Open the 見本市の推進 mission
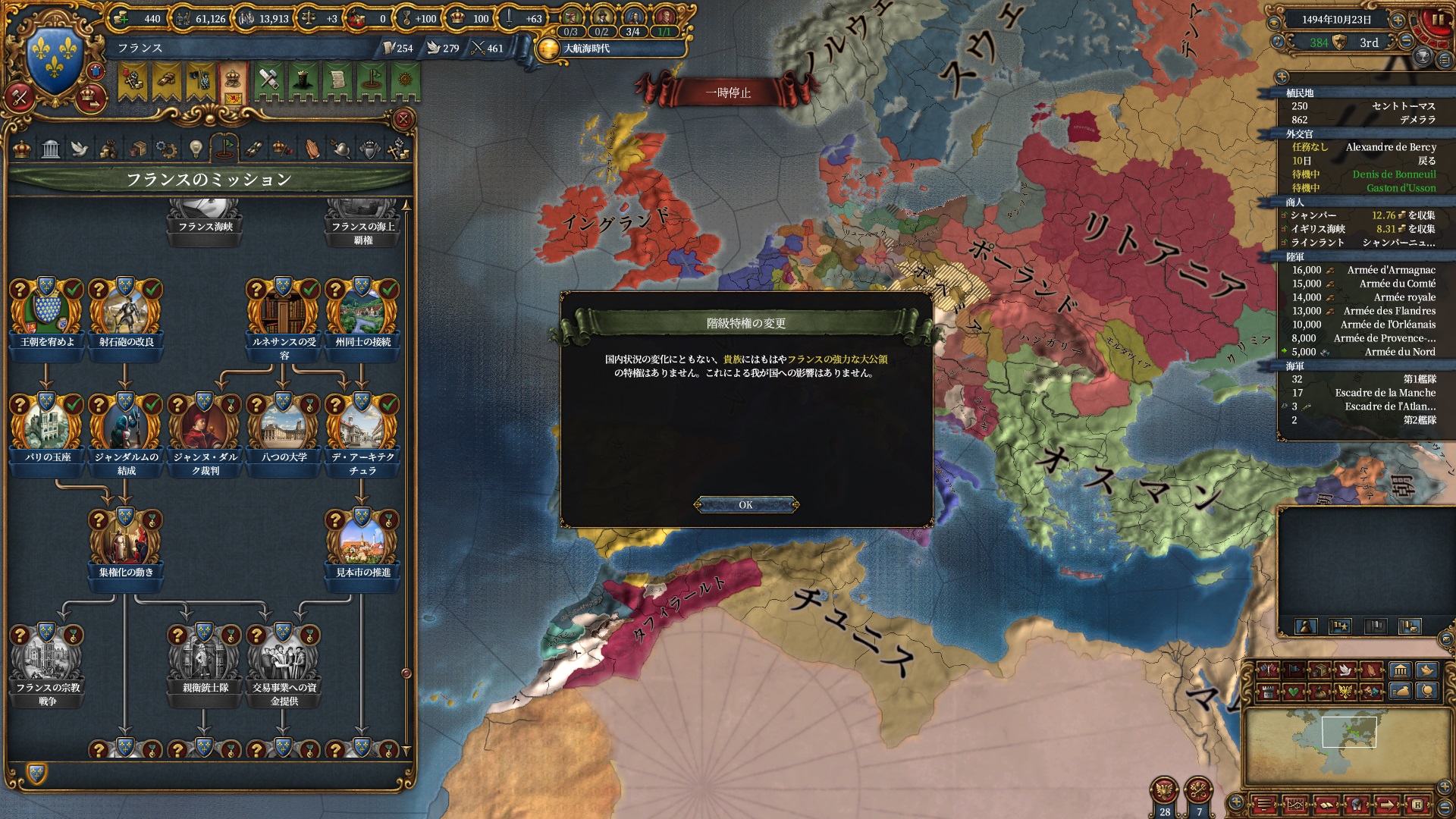Image resolution: width=1456 pixels, height=819 pixels. pyautogui.click(x=362, y=543)
